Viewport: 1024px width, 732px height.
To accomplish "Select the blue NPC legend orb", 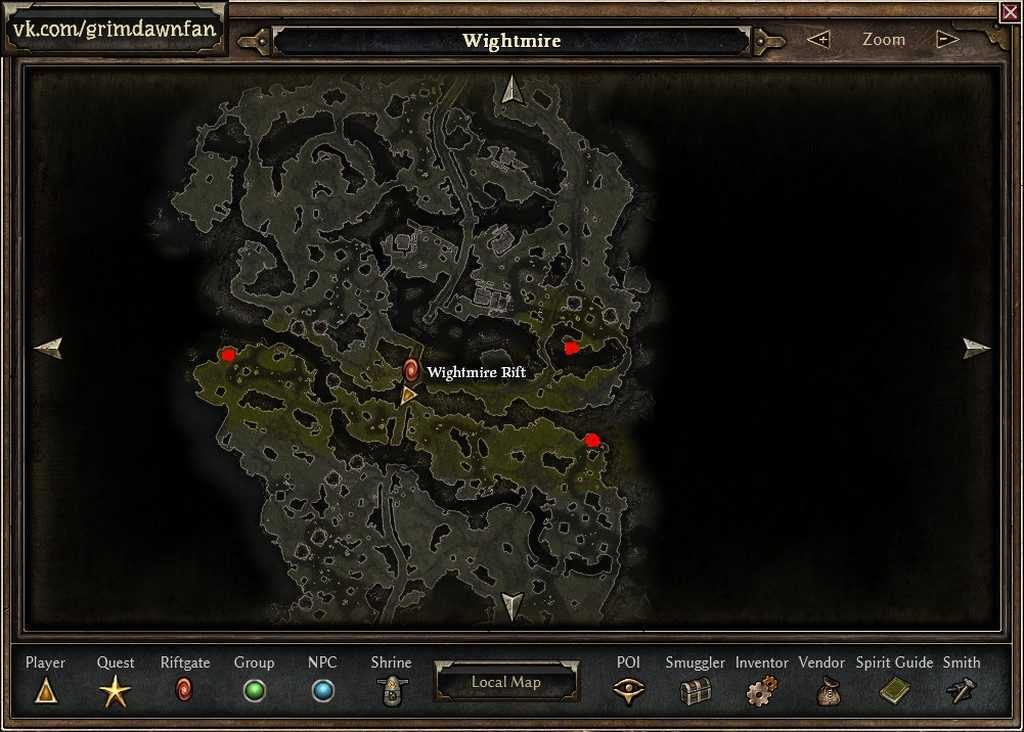I will 322,691.
